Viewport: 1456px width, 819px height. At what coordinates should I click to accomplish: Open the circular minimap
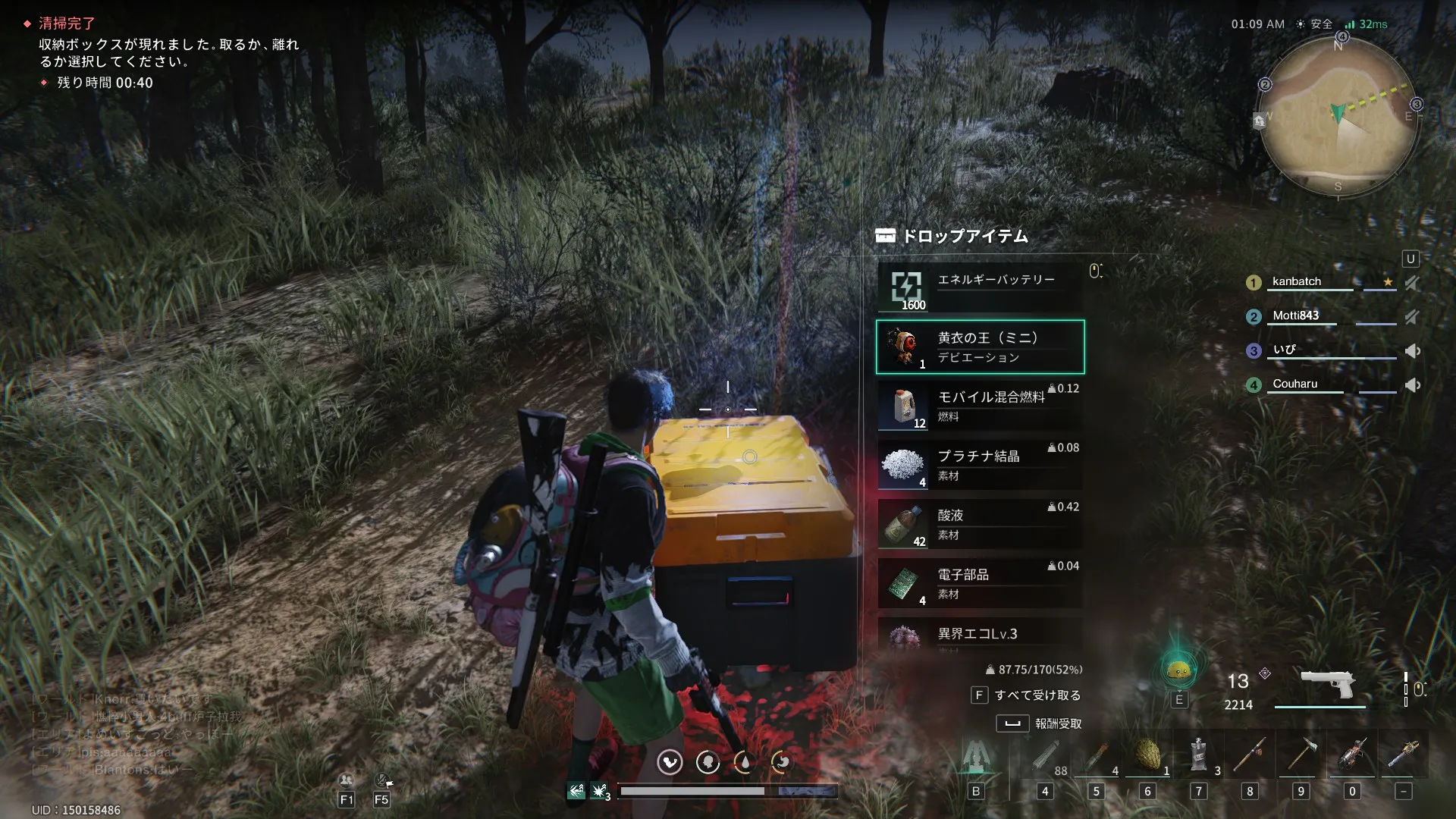(x=1338, y=115)
